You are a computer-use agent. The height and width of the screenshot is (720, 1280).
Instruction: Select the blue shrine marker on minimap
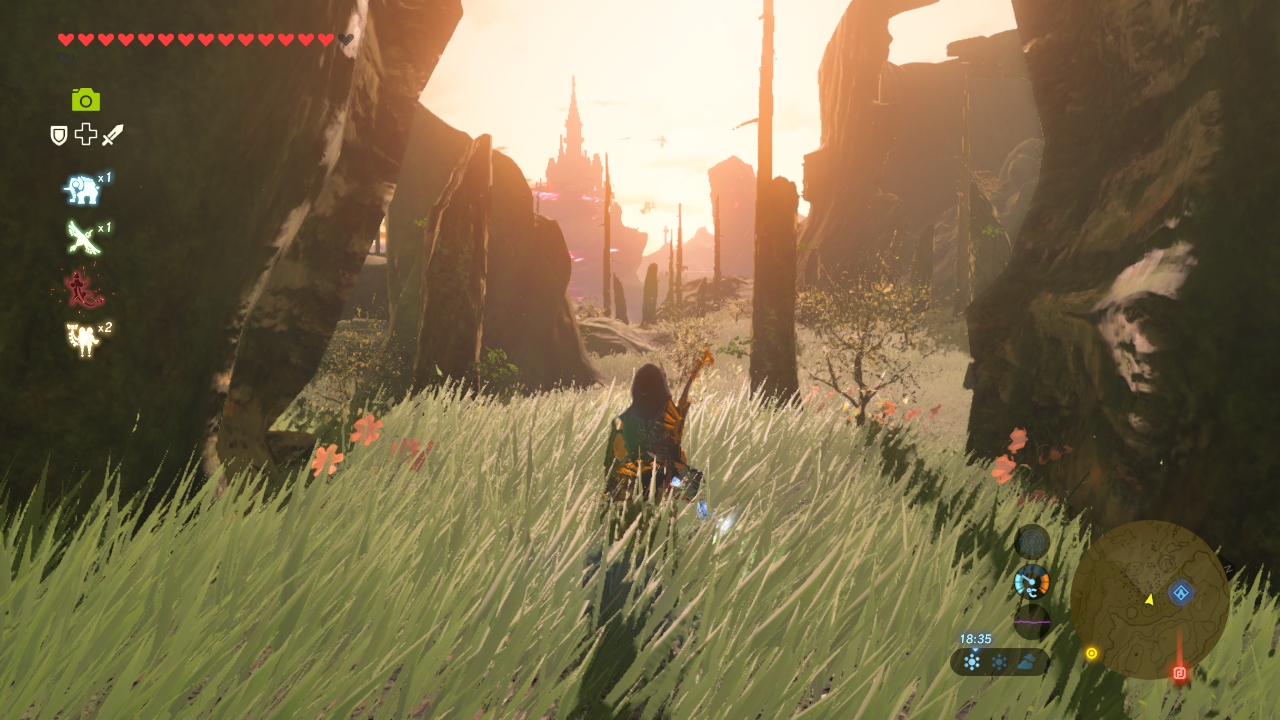pyautogui.click(x=1181, y=593)
